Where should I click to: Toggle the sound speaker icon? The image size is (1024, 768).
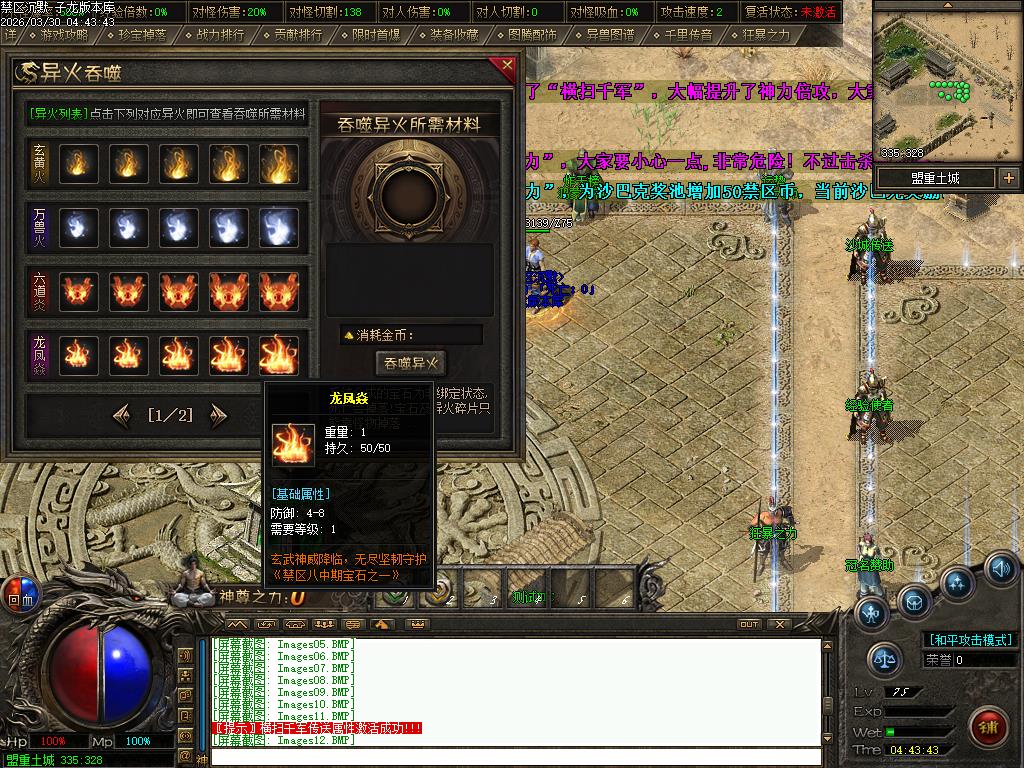click(x=1001, y=569)
